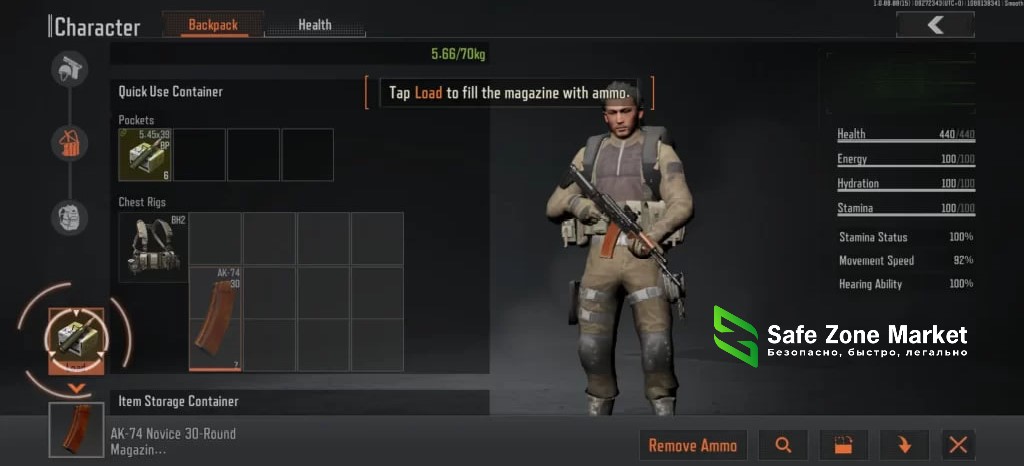The image size is (1024, 466).
Task: Open the backpack category icon
Action: (x=70, y=216)
